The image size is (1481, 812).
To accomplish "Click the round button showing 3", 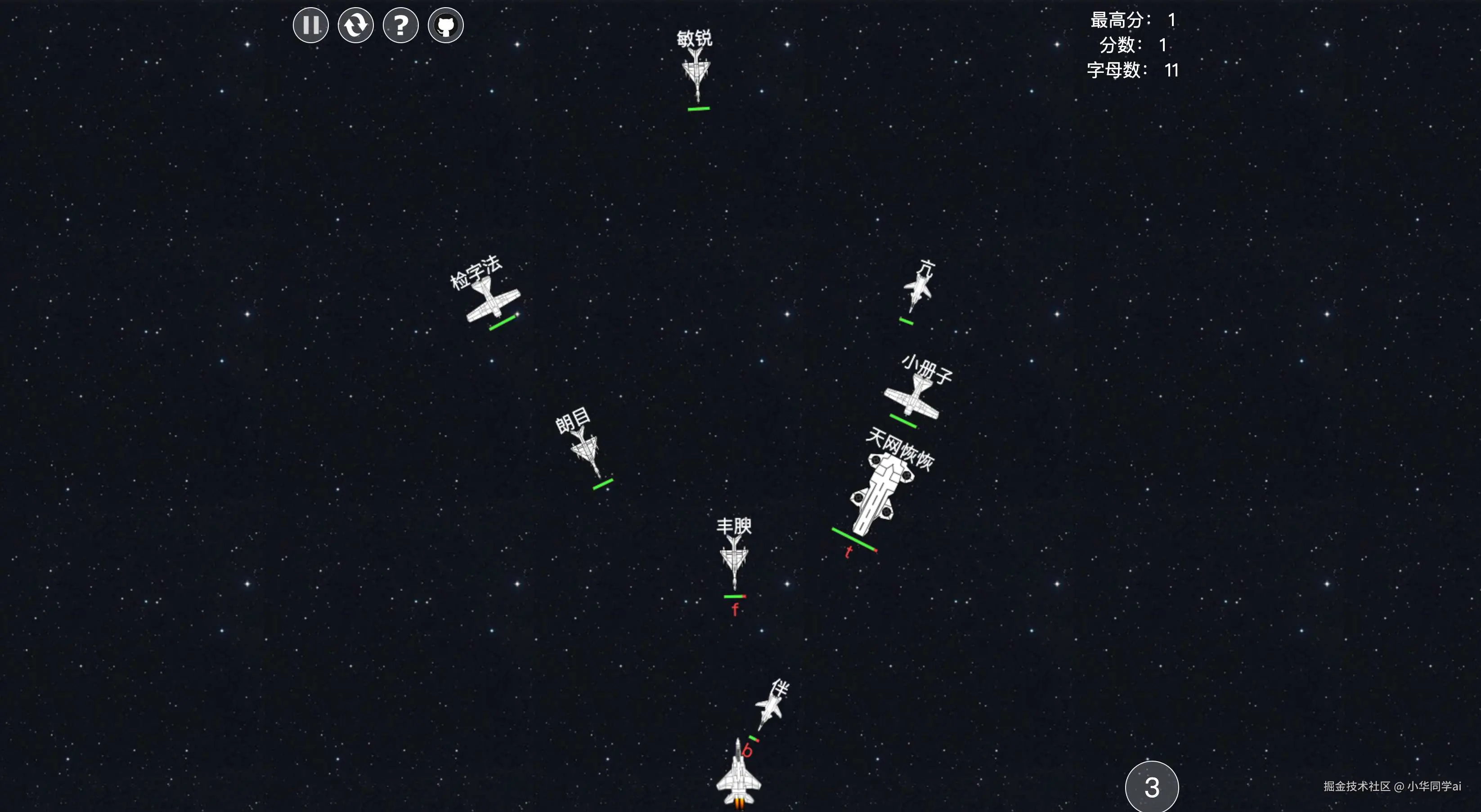I will 1152,787.
